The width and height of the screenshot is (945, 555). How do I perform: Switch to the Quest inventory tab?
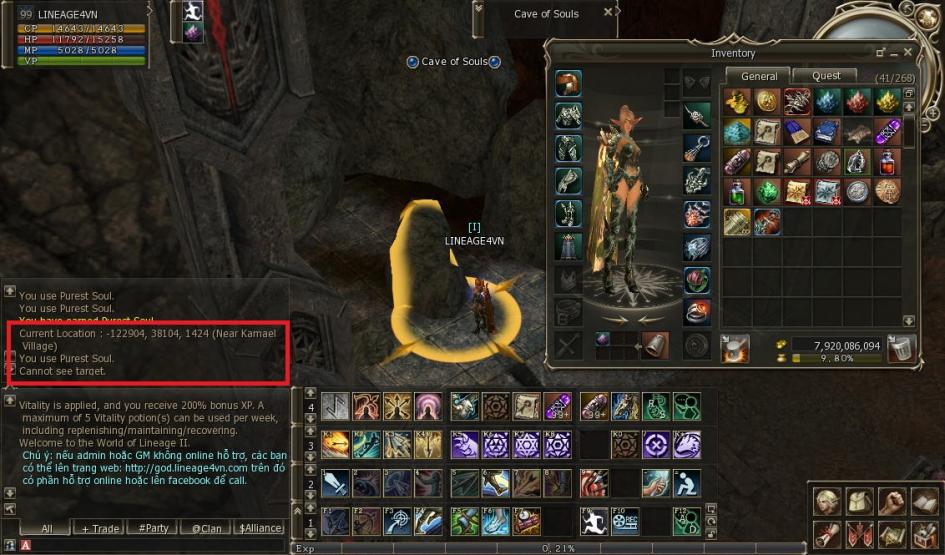(826, 76)
